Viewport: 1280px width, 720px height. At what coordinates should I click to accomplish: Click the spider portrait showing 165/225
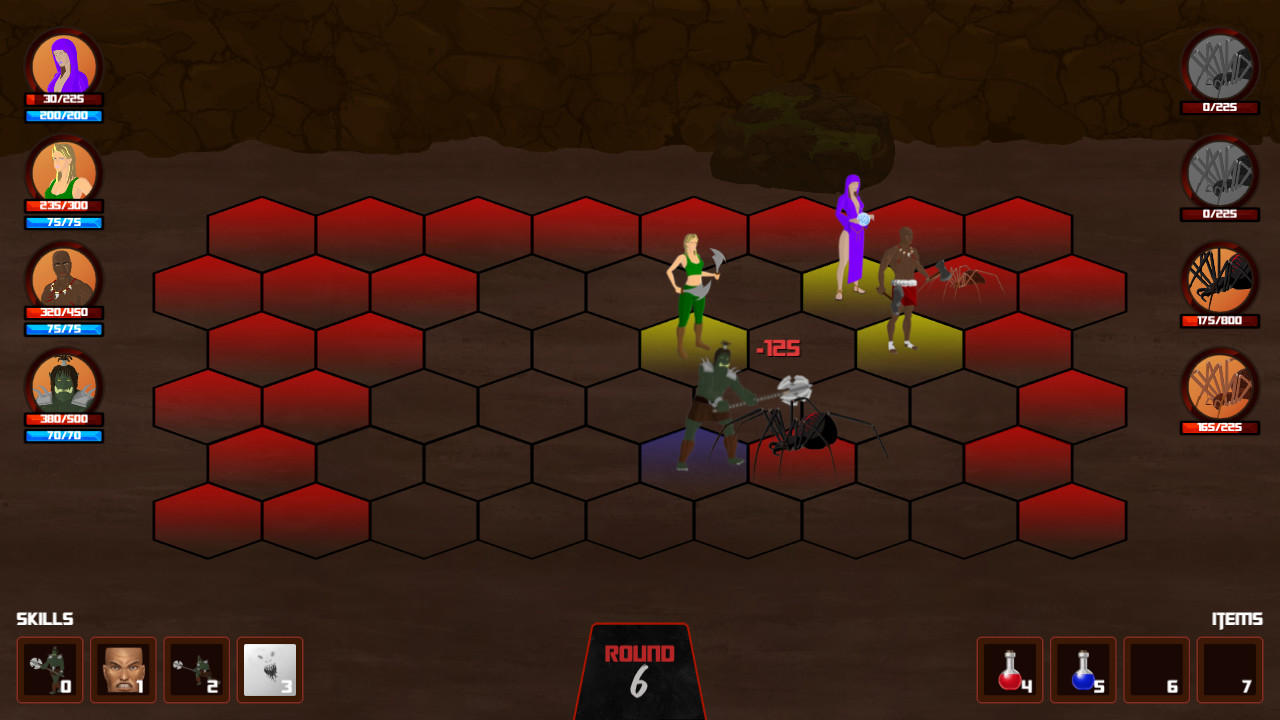(1218, 388)
